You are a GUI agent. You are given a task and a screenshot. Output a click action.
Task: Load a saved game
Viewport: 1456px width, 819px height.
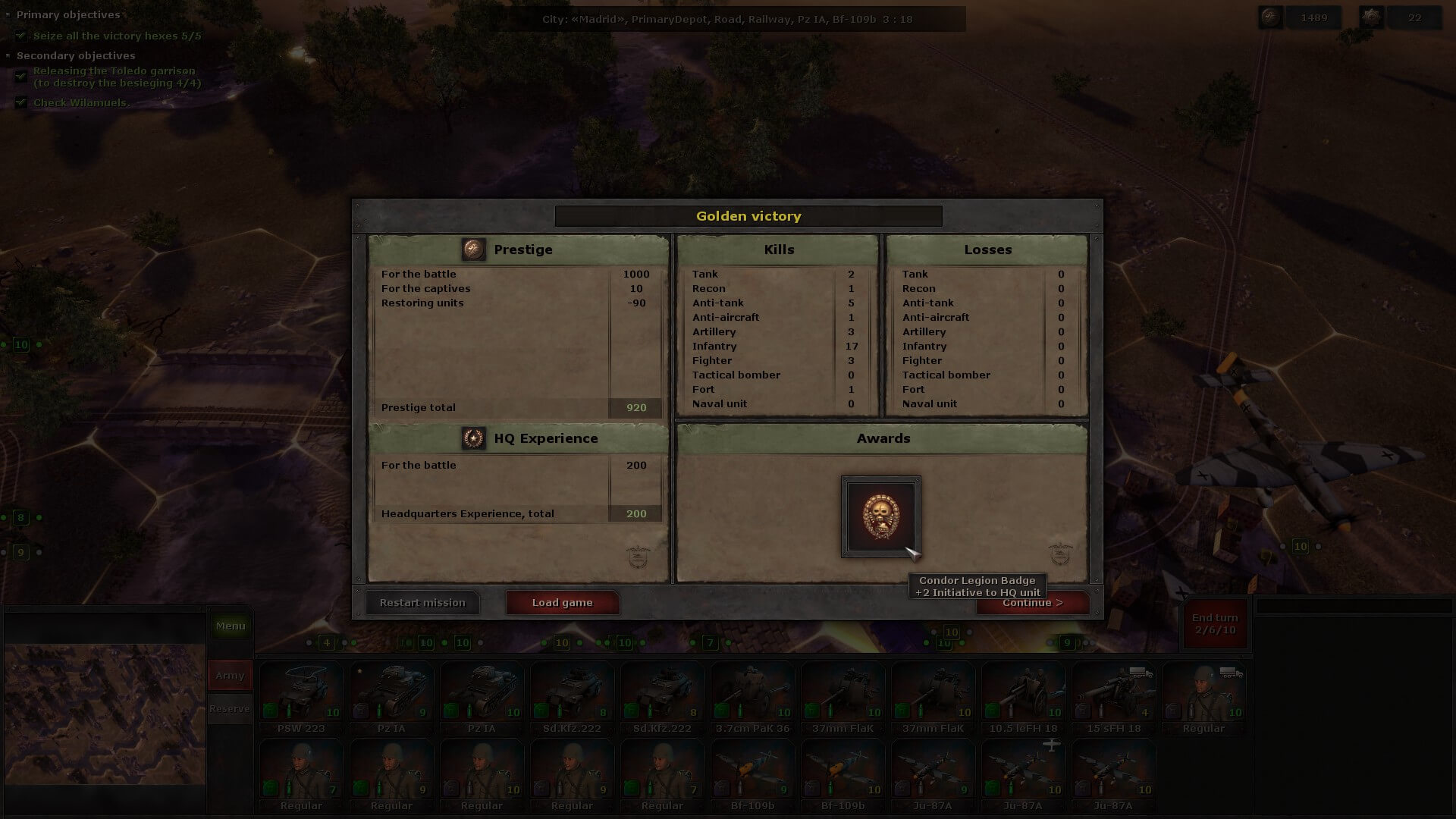pos(562,603)
